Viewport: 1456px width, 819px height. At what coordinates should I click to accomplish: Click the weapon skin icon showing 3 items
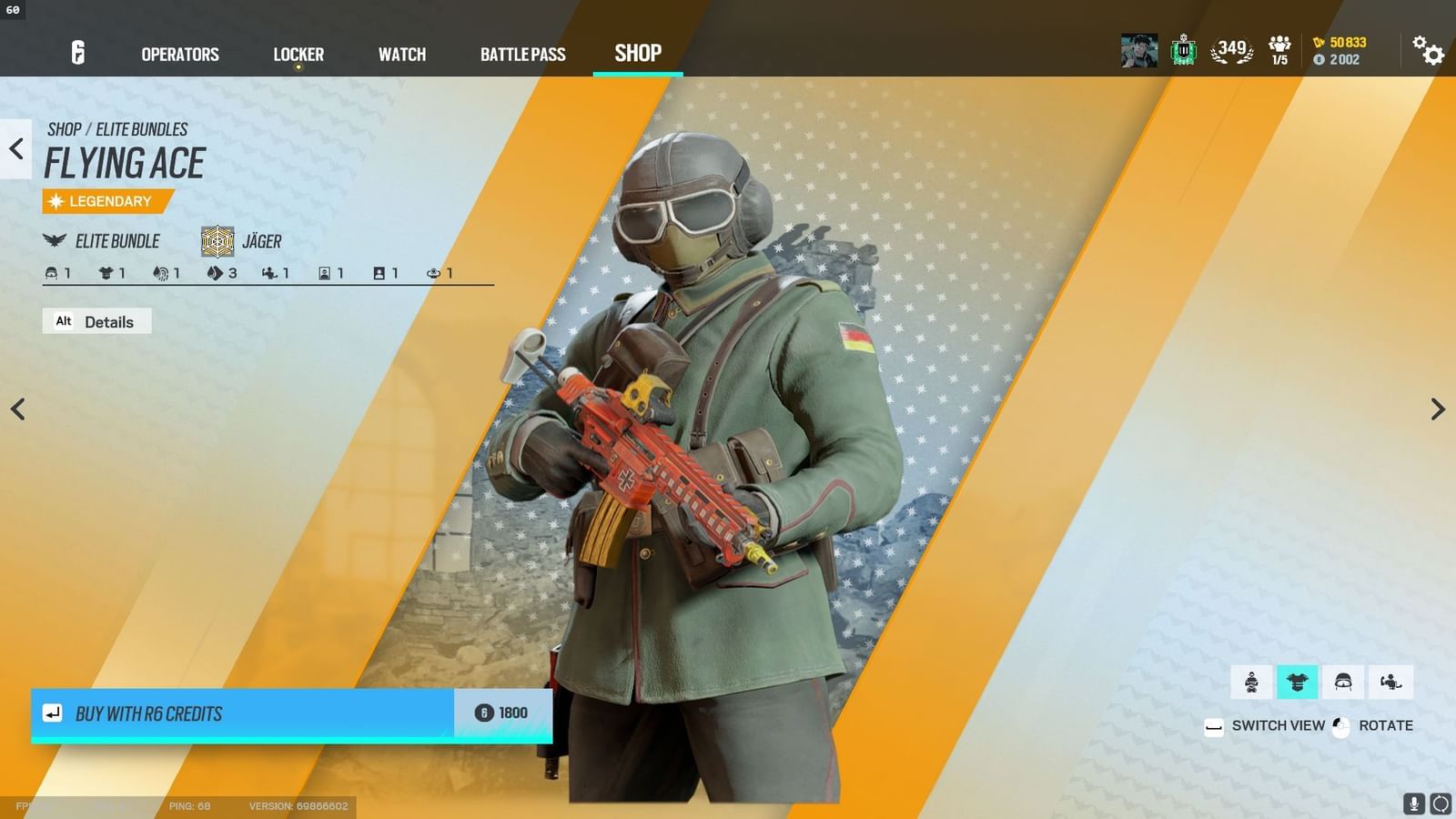[215, 272]
